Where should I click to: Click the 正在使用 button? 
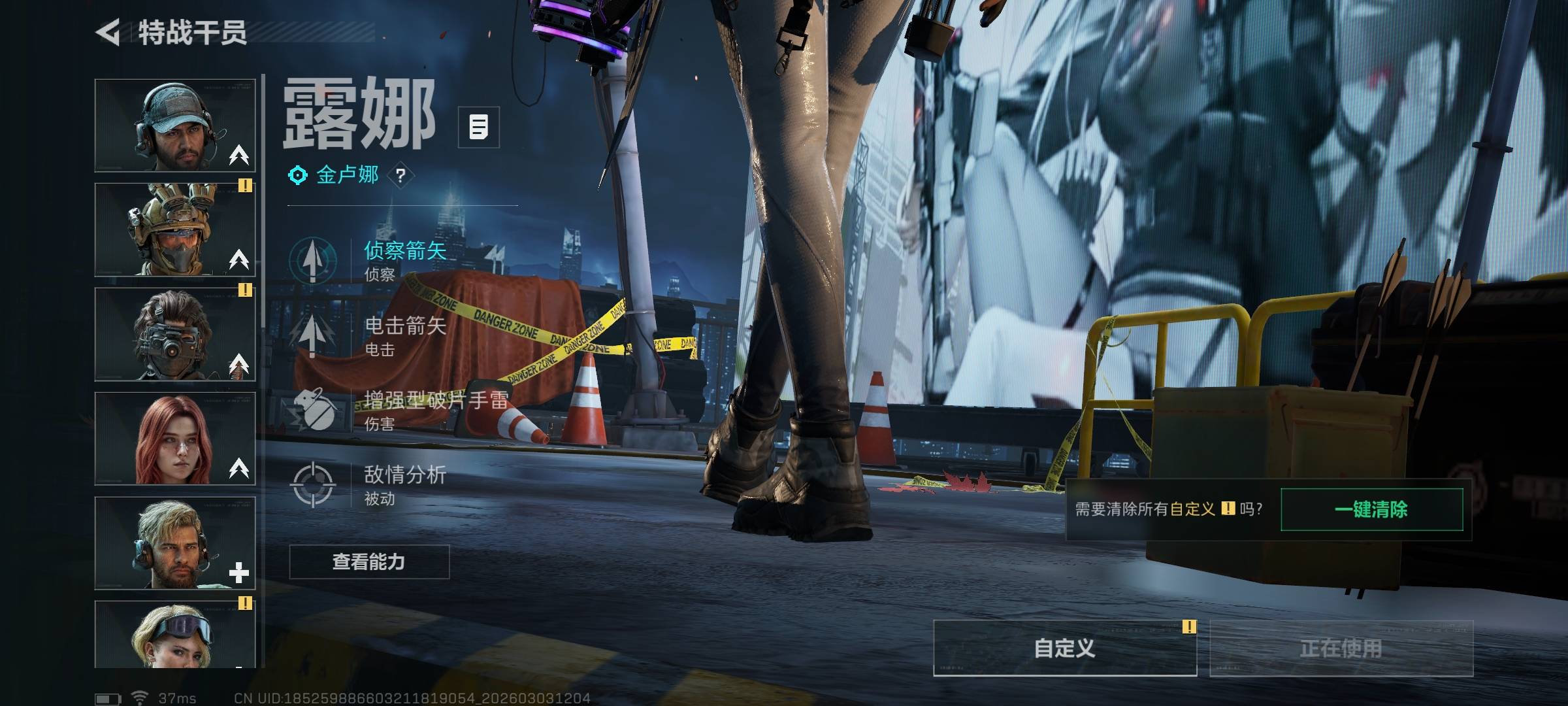tap(1341, 648)
